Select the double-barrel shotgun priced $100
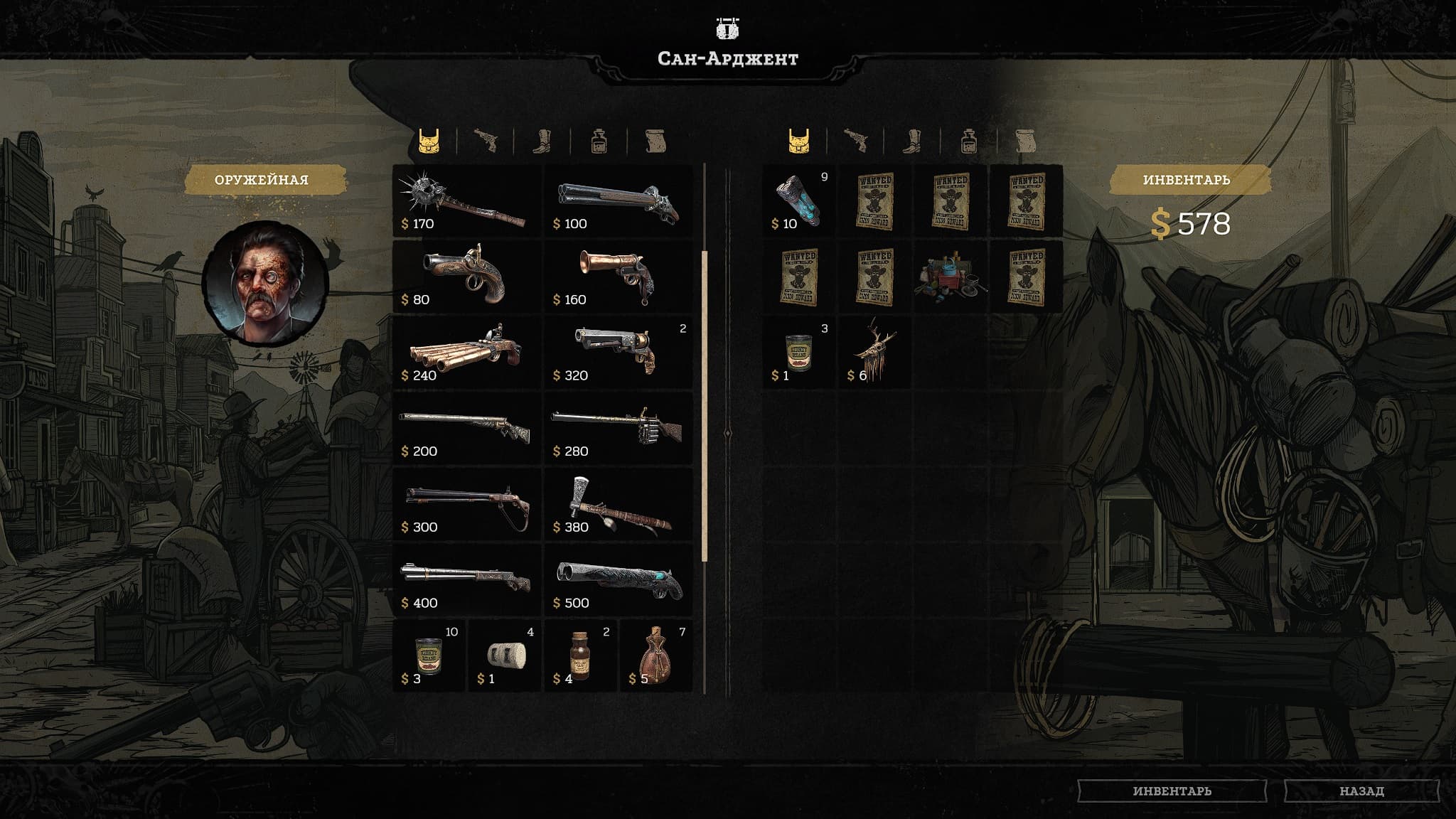Image resolution: width=1456 pixels, height=819 pixels. click(x=619, y=202)
